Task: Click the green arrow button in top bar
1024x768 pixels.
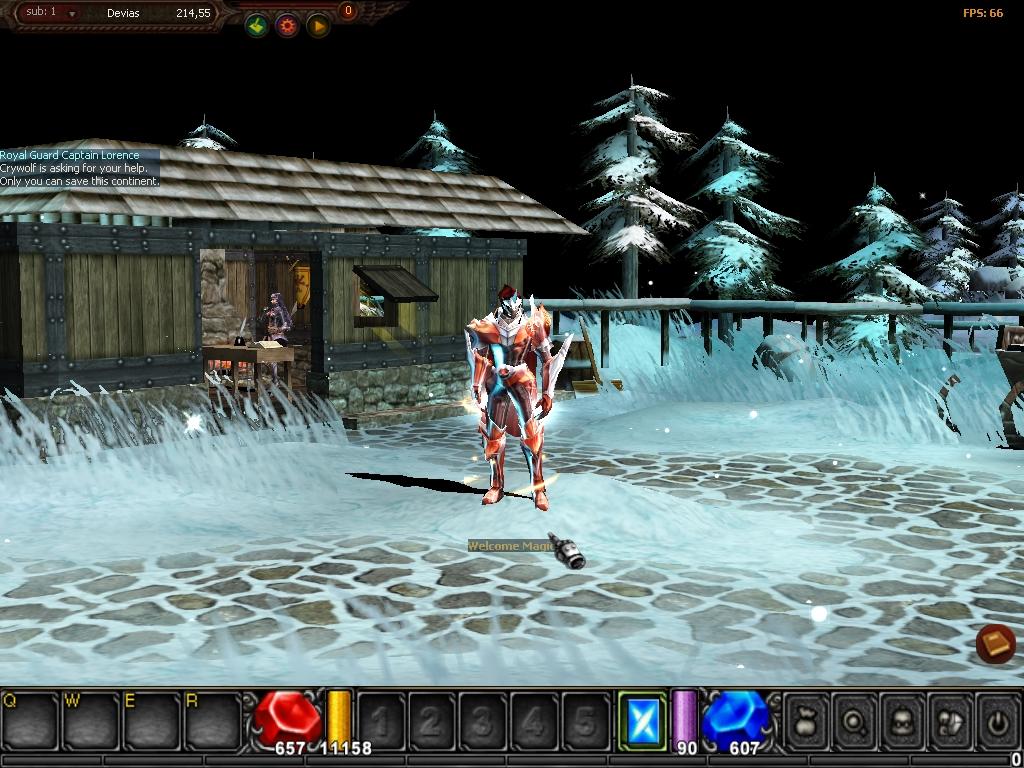Action: point(257,27)
